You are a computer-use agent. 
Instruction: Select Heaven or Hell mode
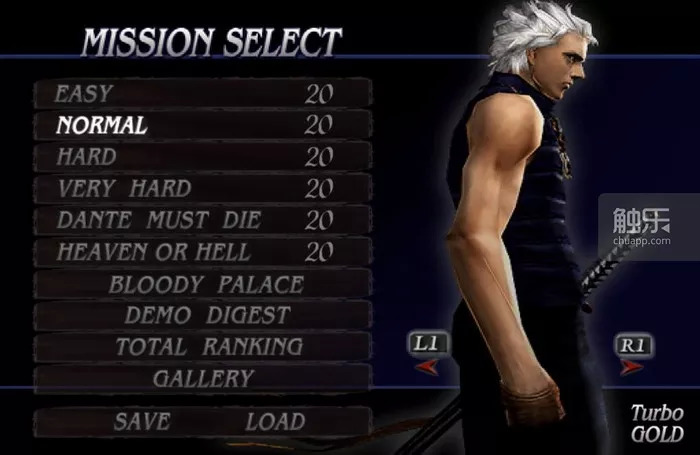200,251
